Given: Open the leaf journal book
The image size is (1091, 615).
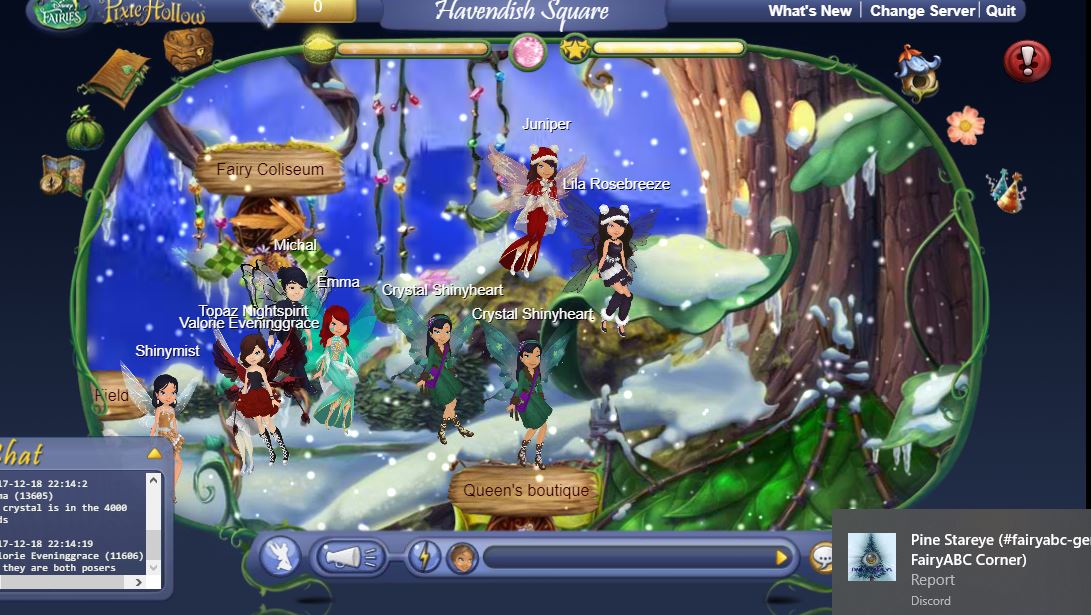Looking at the screenshot, I should [118, 77].
